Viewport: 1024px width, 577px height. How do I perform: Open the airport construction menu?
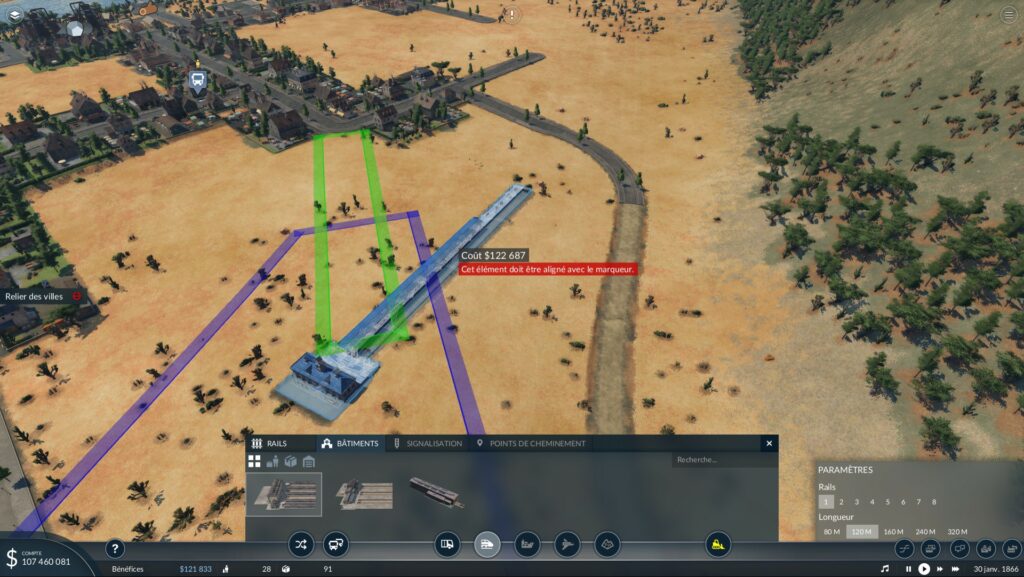(x=567, y=544)
